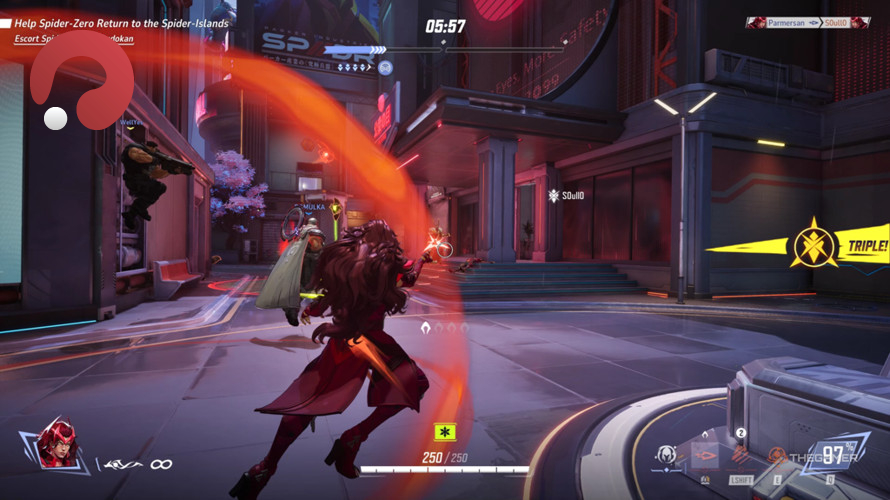Viewport: 890px width, 500px height.
Task: Use the red slash-marks ability icon
Action: tap(740, 456)
